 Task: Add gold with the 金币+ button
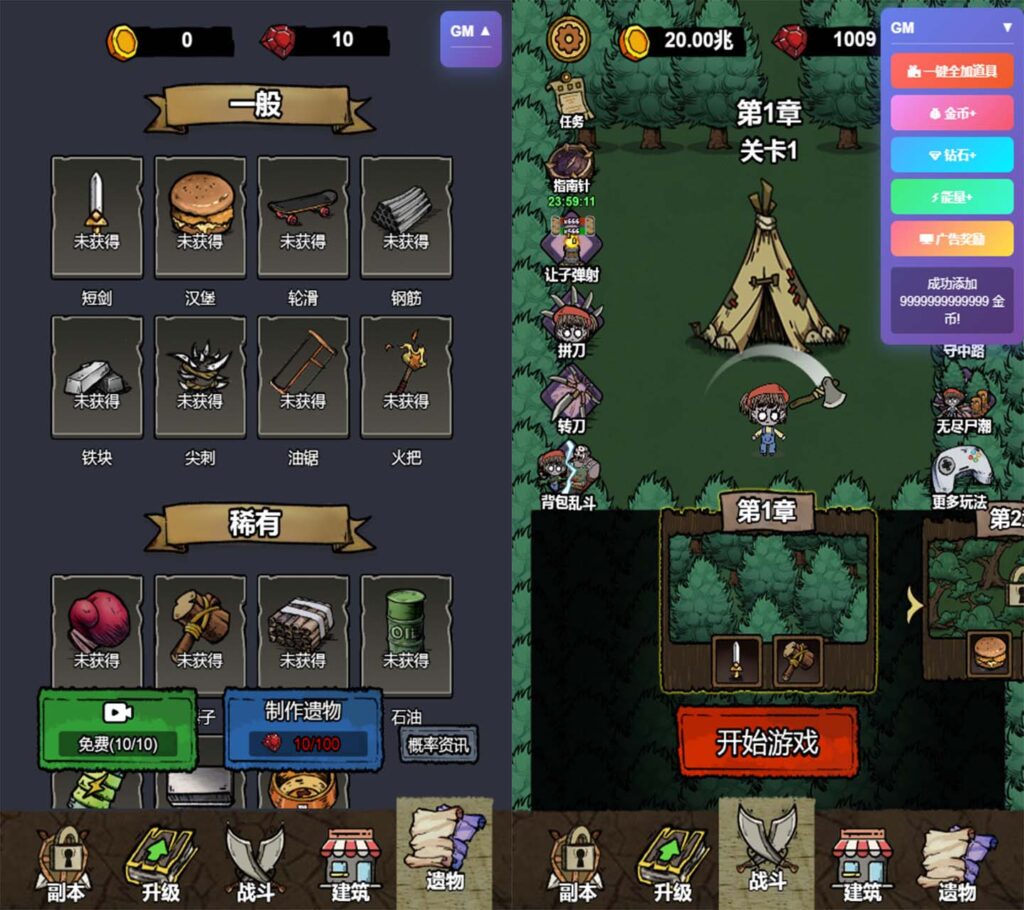tap(951, 113)
